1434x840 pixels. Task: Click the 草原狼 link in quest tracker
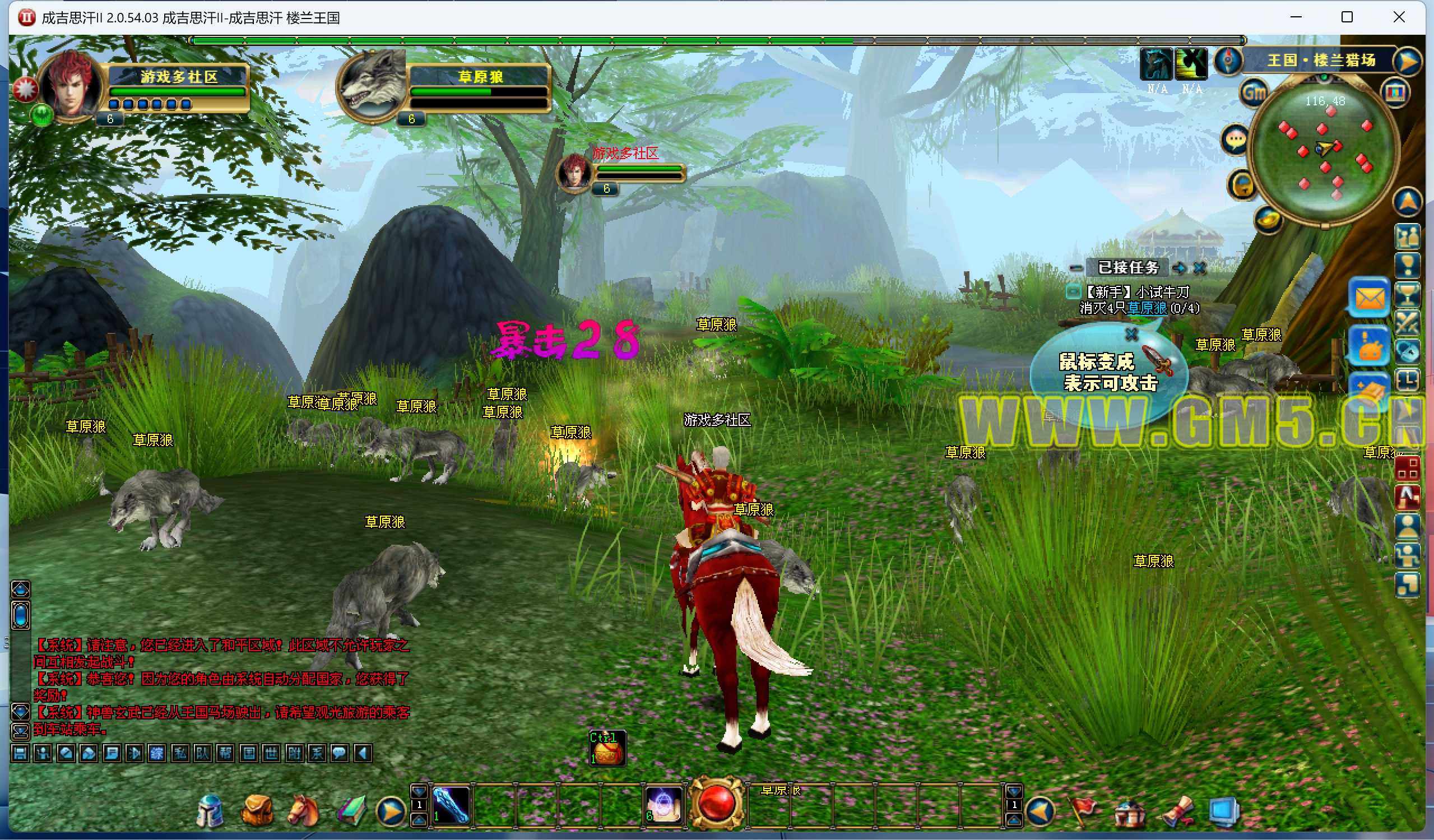(x=1147, y=308)
